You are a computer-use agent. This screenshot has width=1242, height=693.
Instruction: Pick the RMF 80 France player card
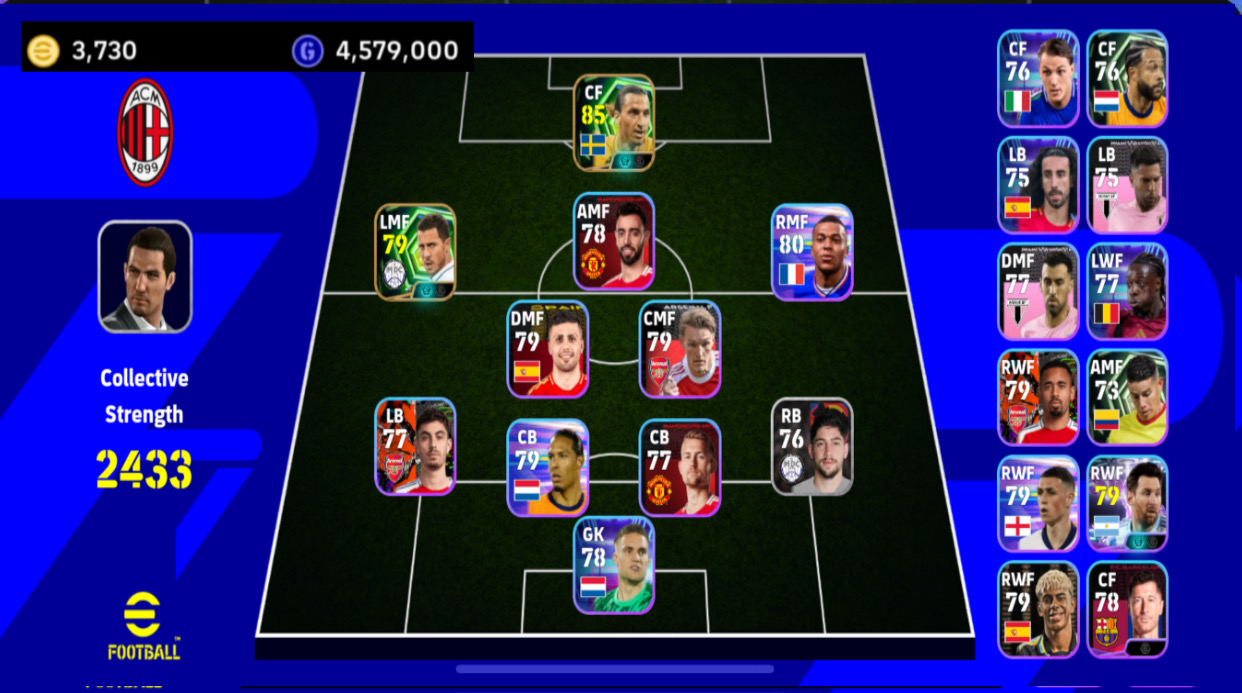pyautogui.click(x=812, y=251)
